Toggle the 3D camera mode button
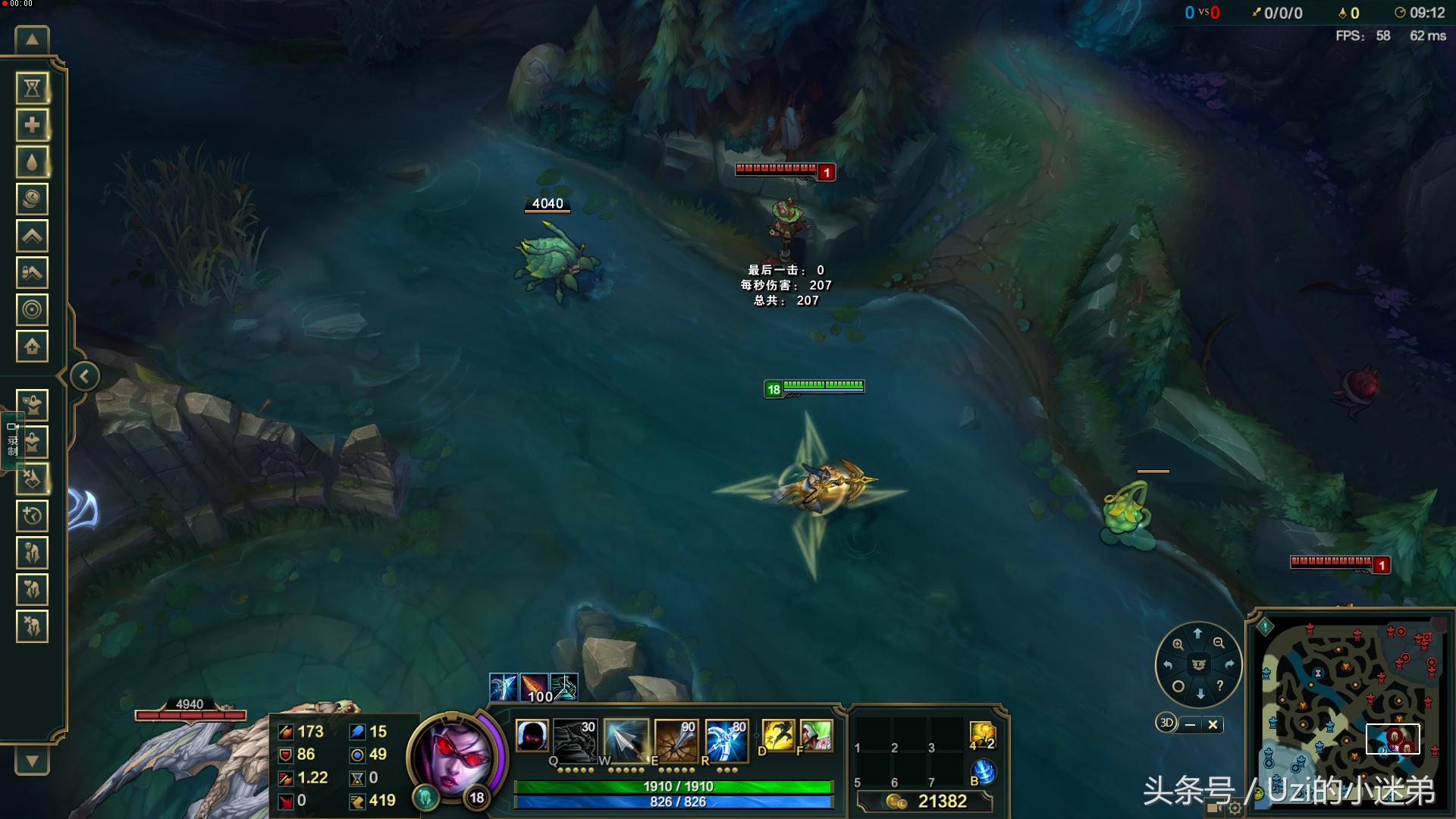Image resolution: width=1456 pixels, height=819 pixels. 1166,723
